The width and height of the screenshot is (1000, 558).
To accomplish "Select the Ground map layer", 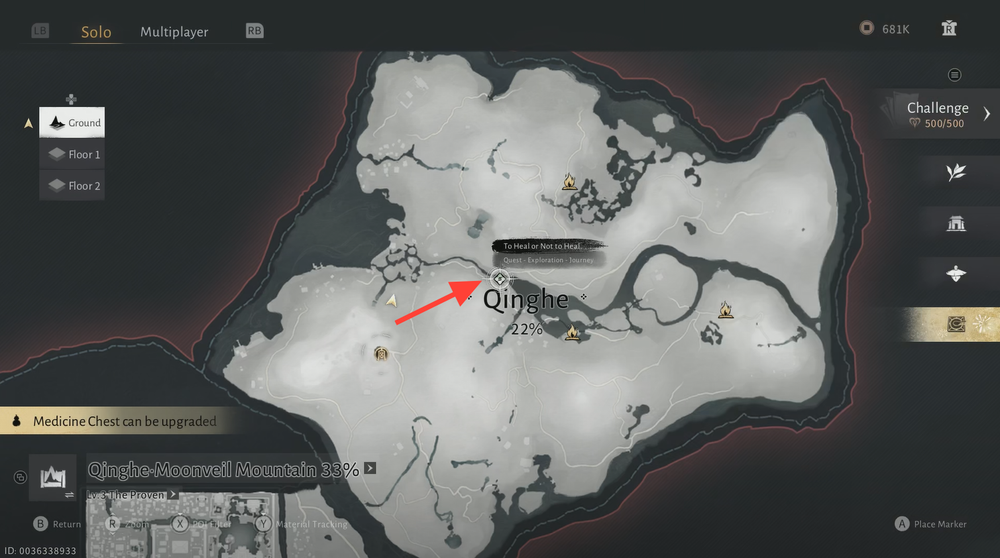I will [71, 123].
